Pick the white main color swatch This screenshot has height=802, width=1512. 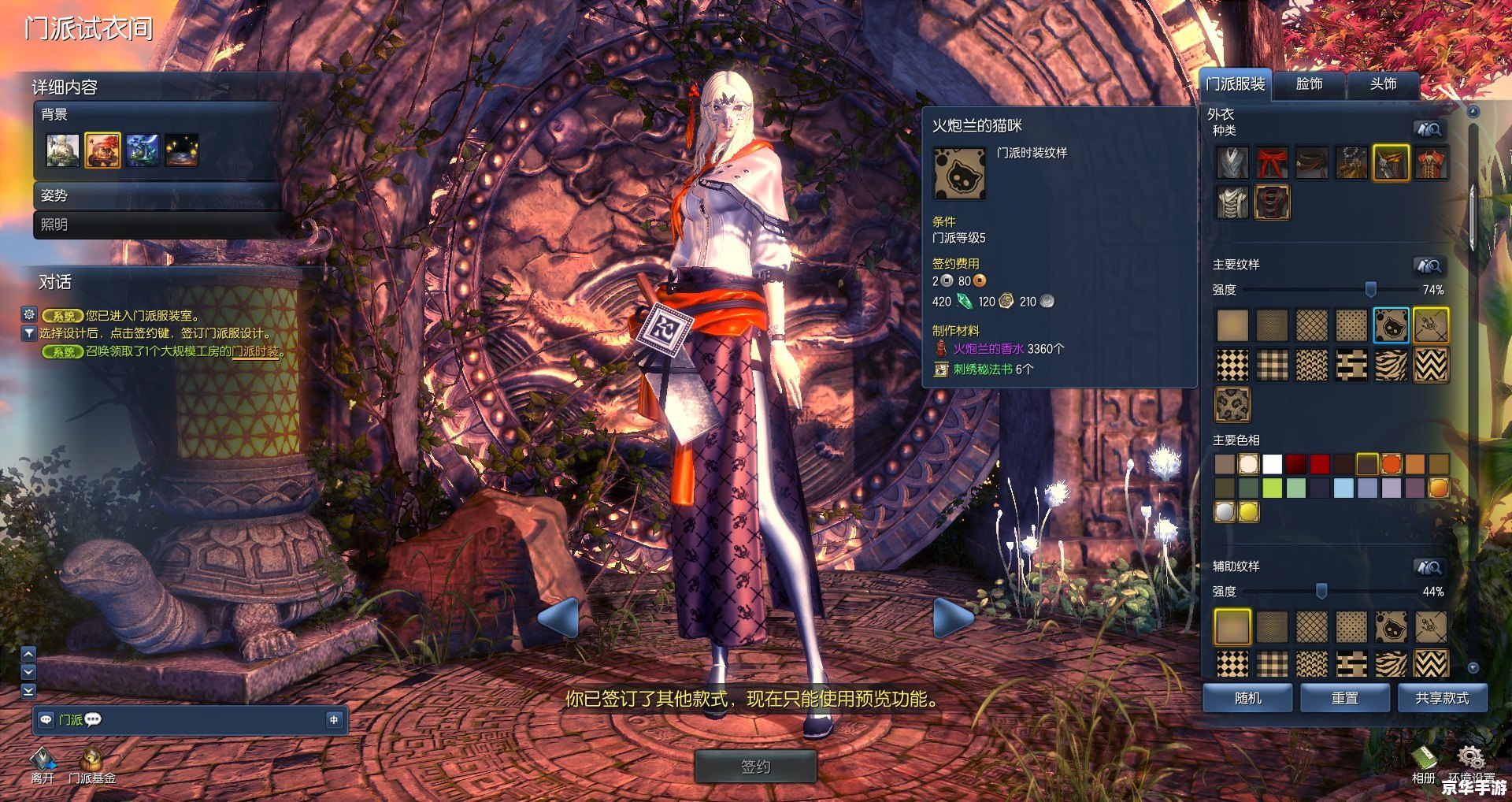(1272, 464)
